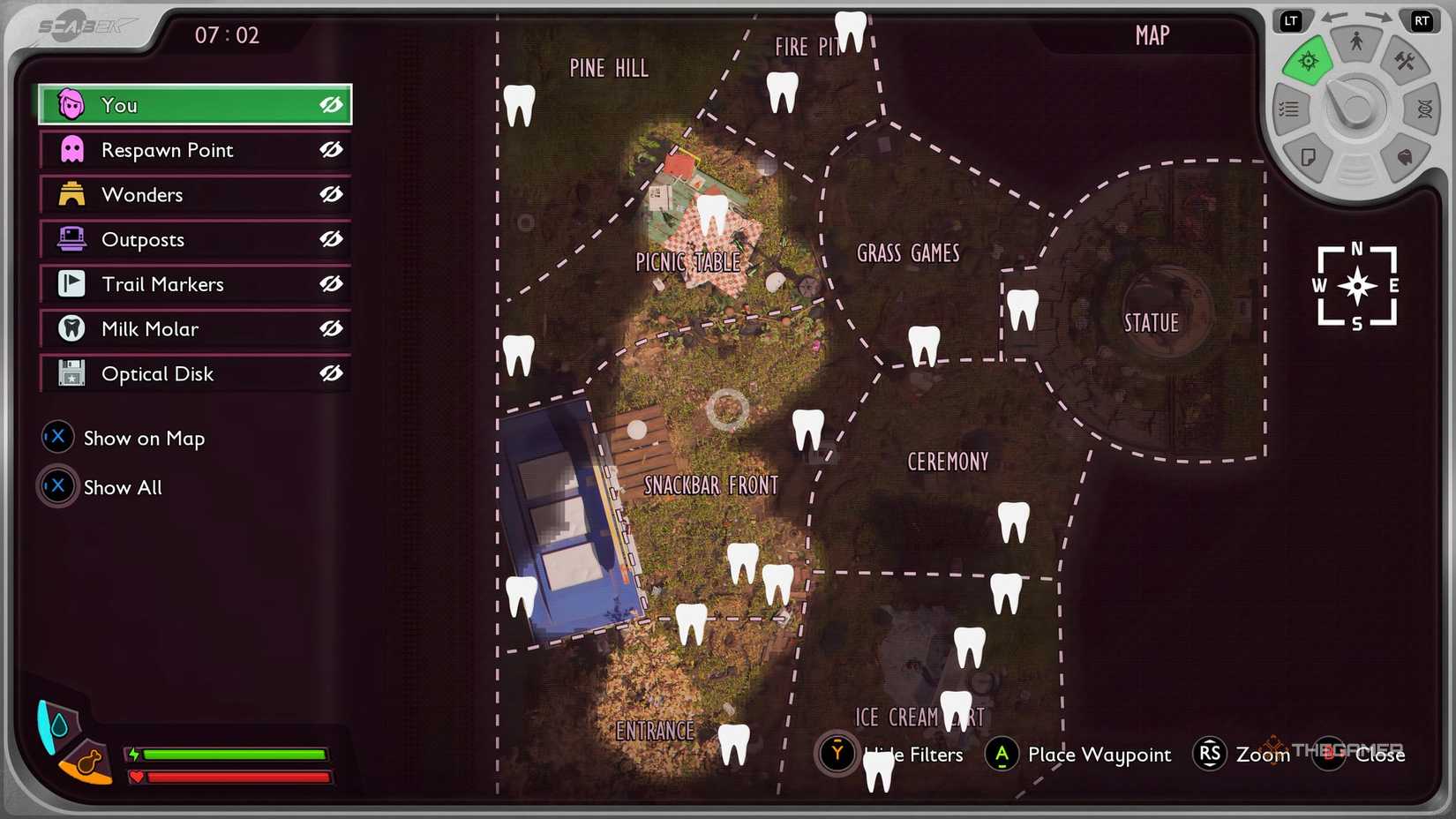Open the quest checklist icon on the radial menu
This screenshot has width=1456, height=819.
pyautogui.click(x=1288, y=109)
